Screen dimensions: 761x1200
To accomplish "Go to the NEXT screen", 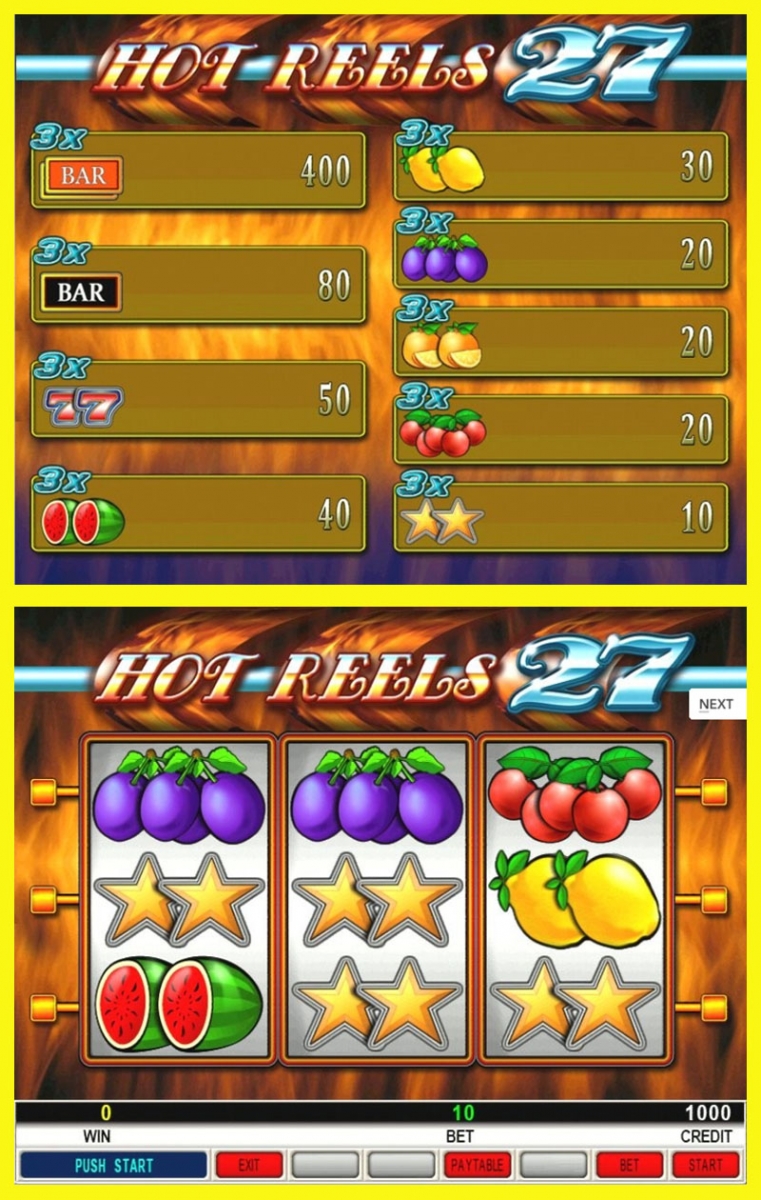I will tap(716, 704).
